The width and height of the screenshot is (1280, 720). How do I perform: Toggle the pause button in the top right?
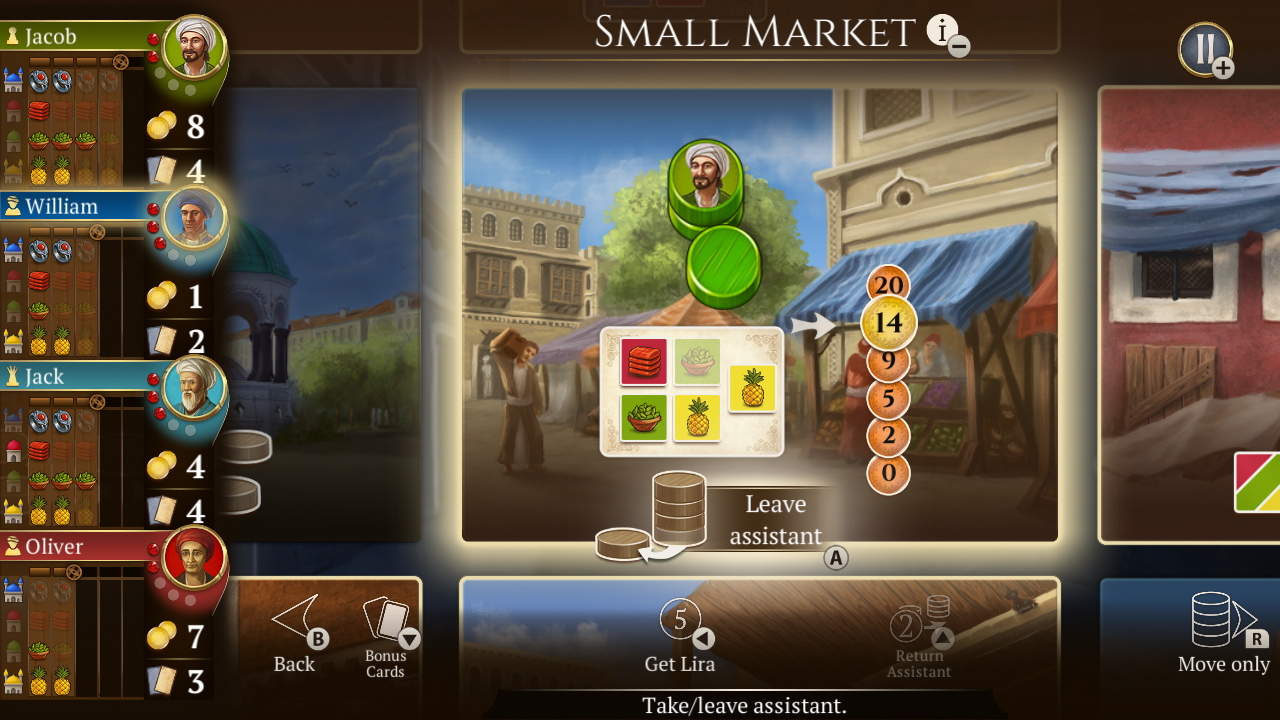pyautogui.click(x=1204, y=45)
